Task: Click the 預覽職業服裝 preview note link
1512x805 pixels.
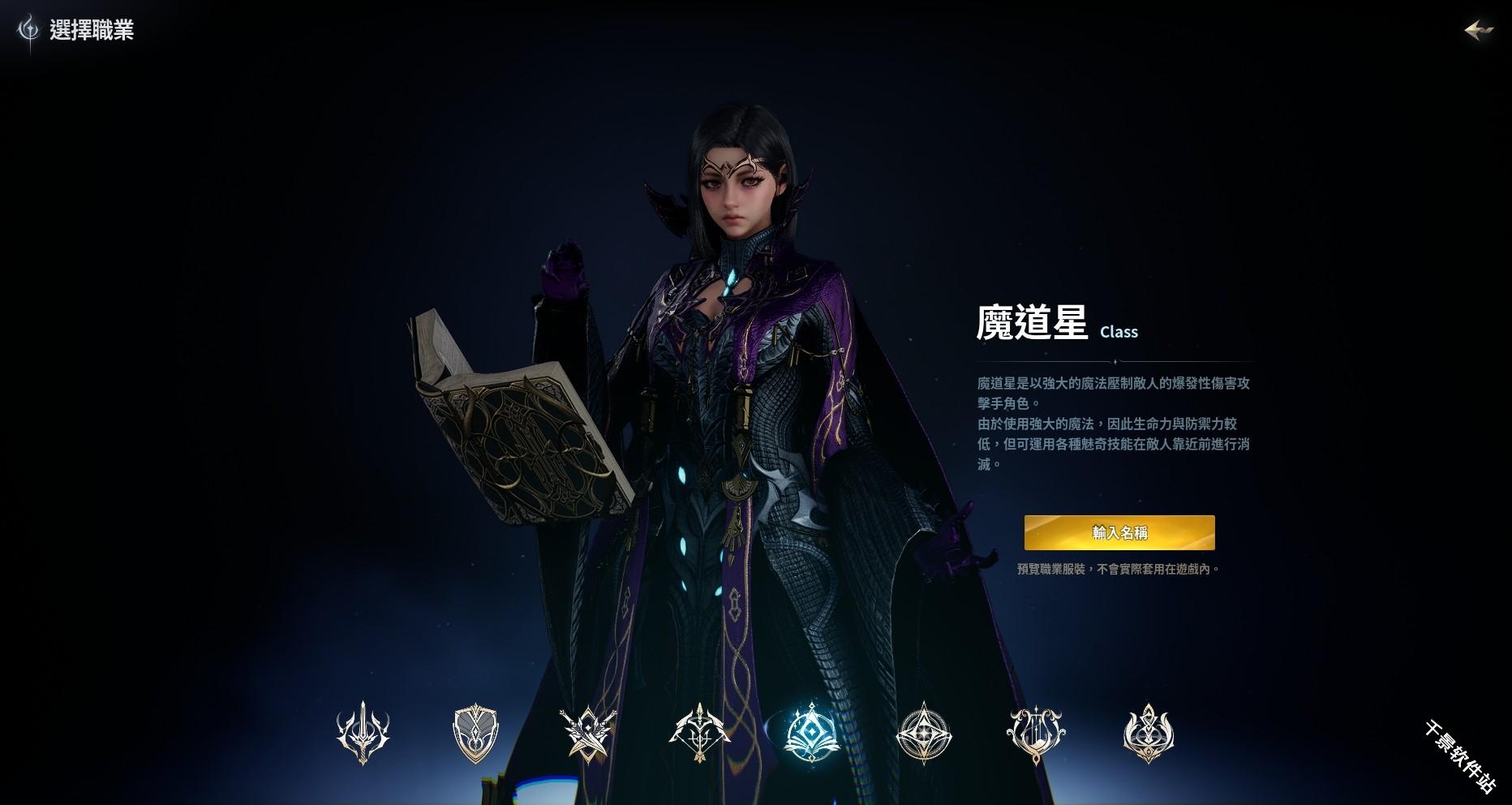Action: [x=1119, y=570]
